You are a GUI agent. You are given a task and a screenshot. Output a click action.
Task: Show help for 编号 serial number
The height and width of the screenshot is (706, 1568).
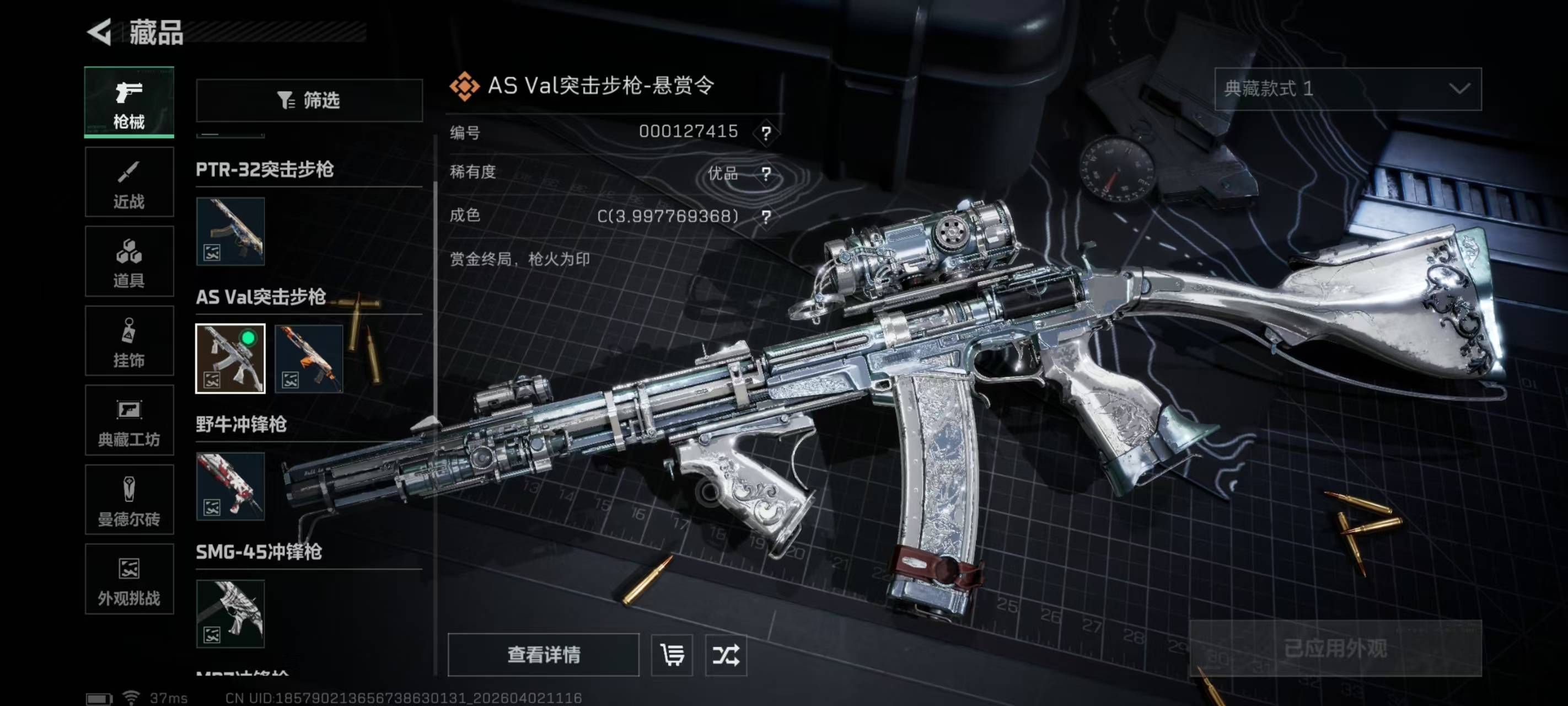point(766,132)
